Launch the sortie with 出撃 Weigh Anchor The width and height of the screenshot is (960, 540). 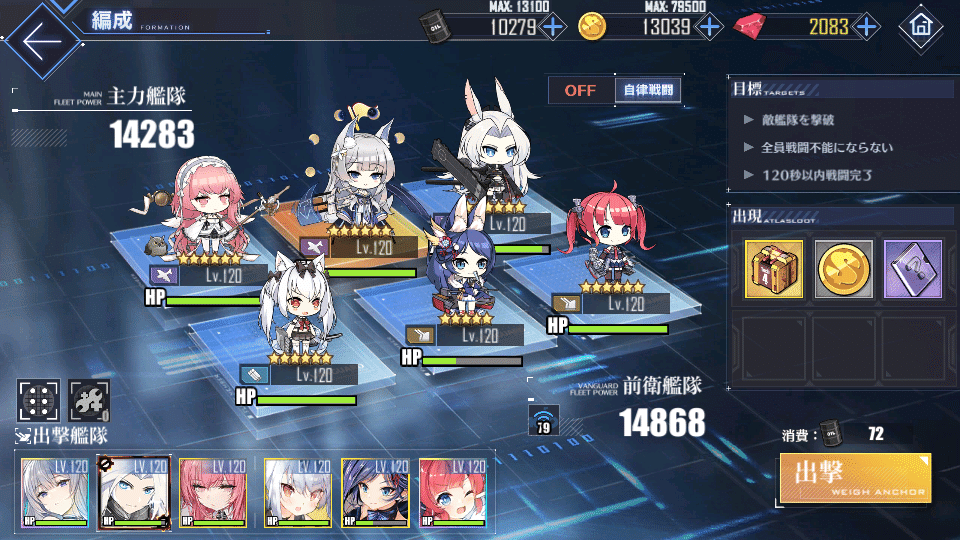pyautogui.click(x=855, y=479)
